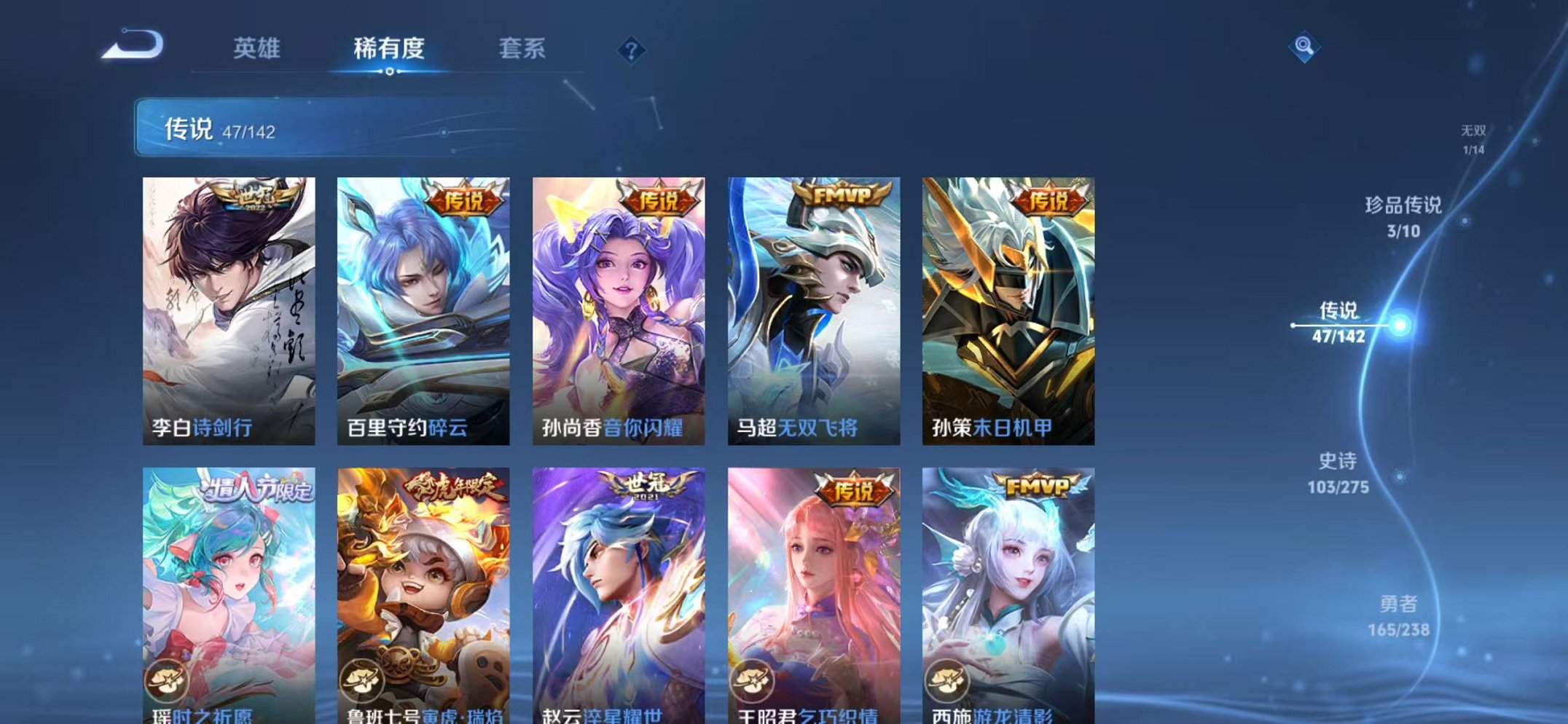The height and width of the screenshot is (724, 1568).
Task: Click the help question mark icon
Action: coord(633,49)
